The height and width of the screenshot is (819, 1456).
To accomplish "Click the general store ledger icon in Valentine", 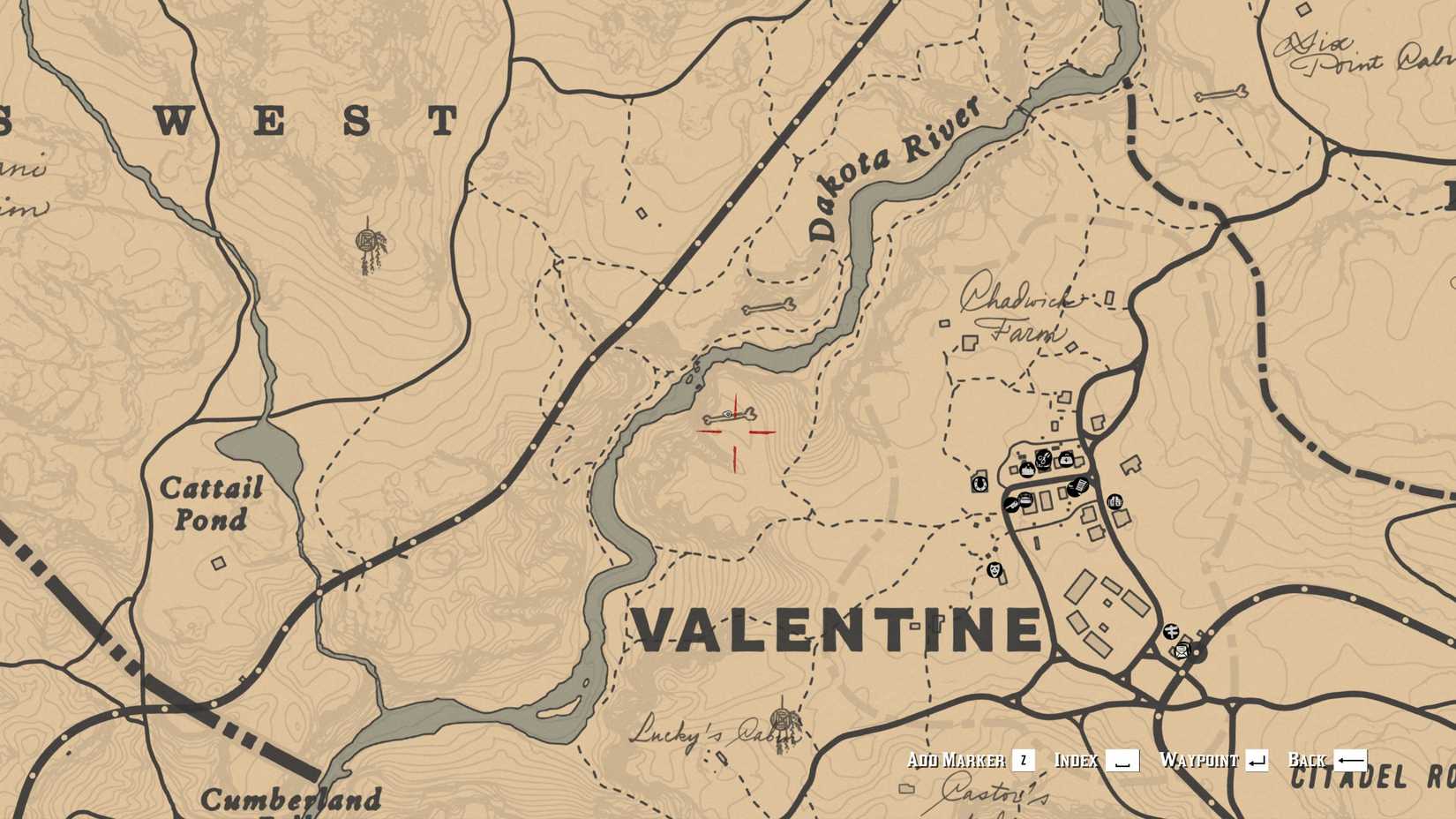I will click(1079, 487).
